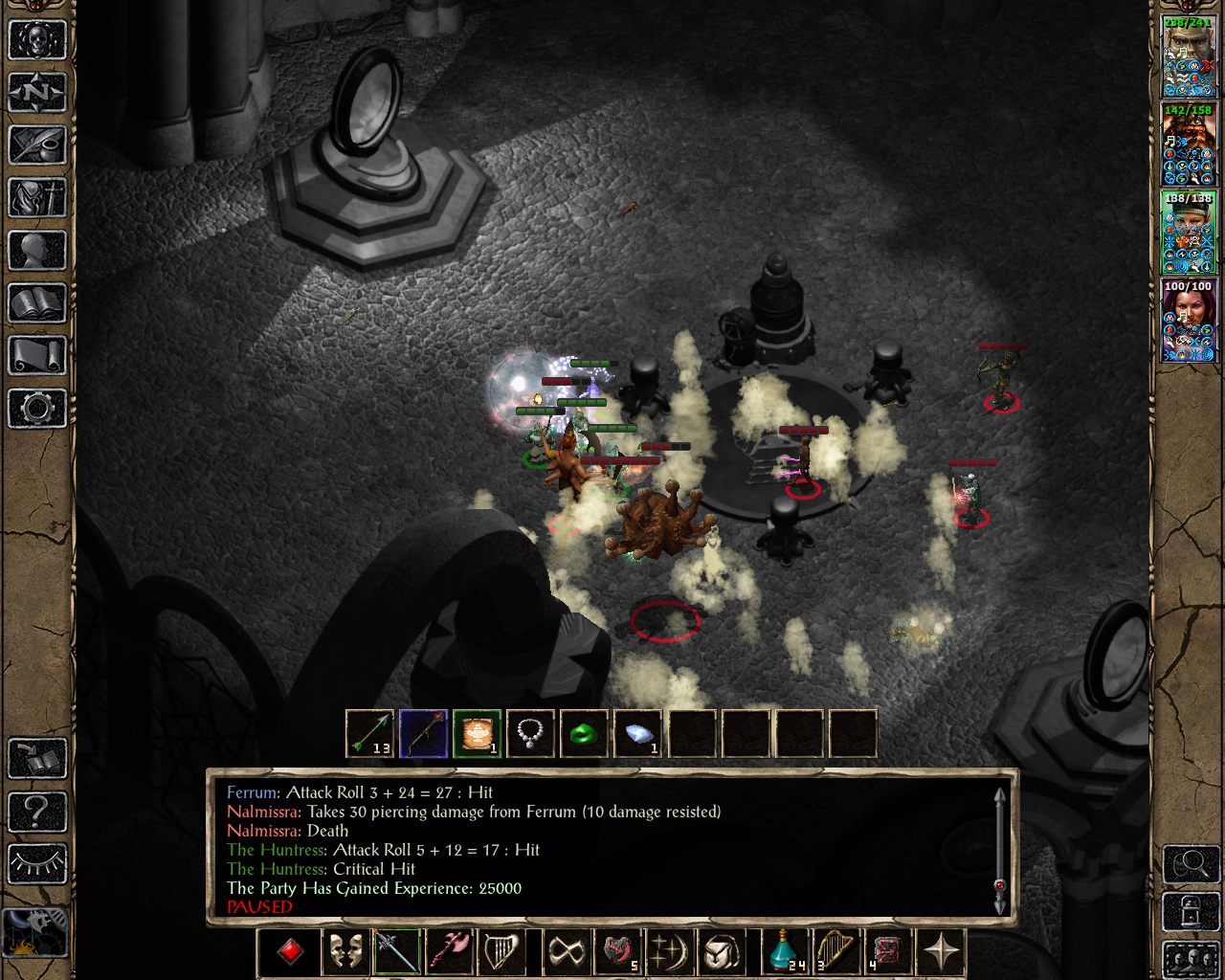Open special abilities with the star button

[x=941, y=952]
